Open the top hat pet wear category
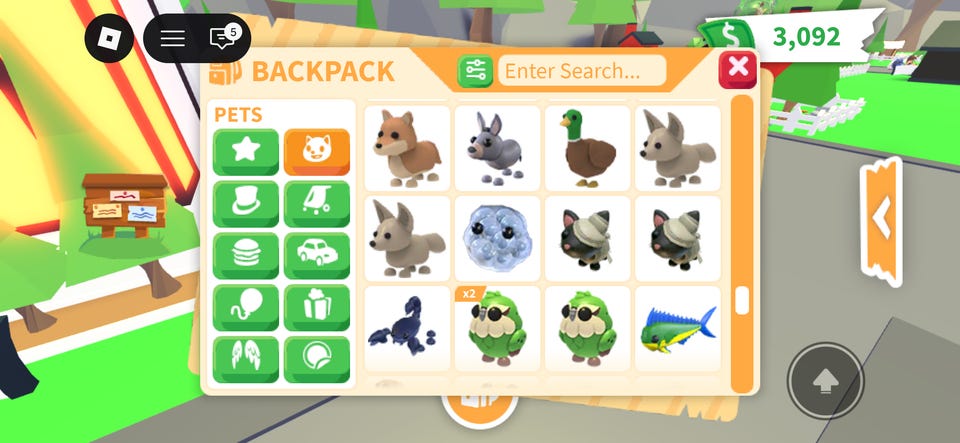The image size is (960, 443). click(245, 204)
